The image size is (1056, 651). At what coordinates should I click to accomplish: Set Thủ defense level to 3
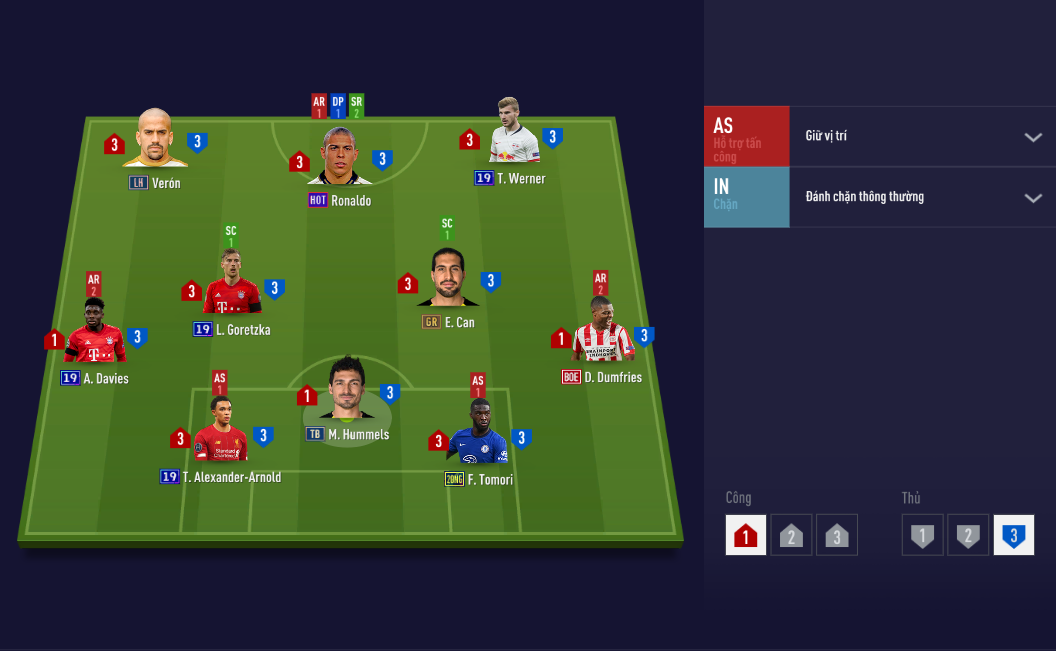[1013, 536]
